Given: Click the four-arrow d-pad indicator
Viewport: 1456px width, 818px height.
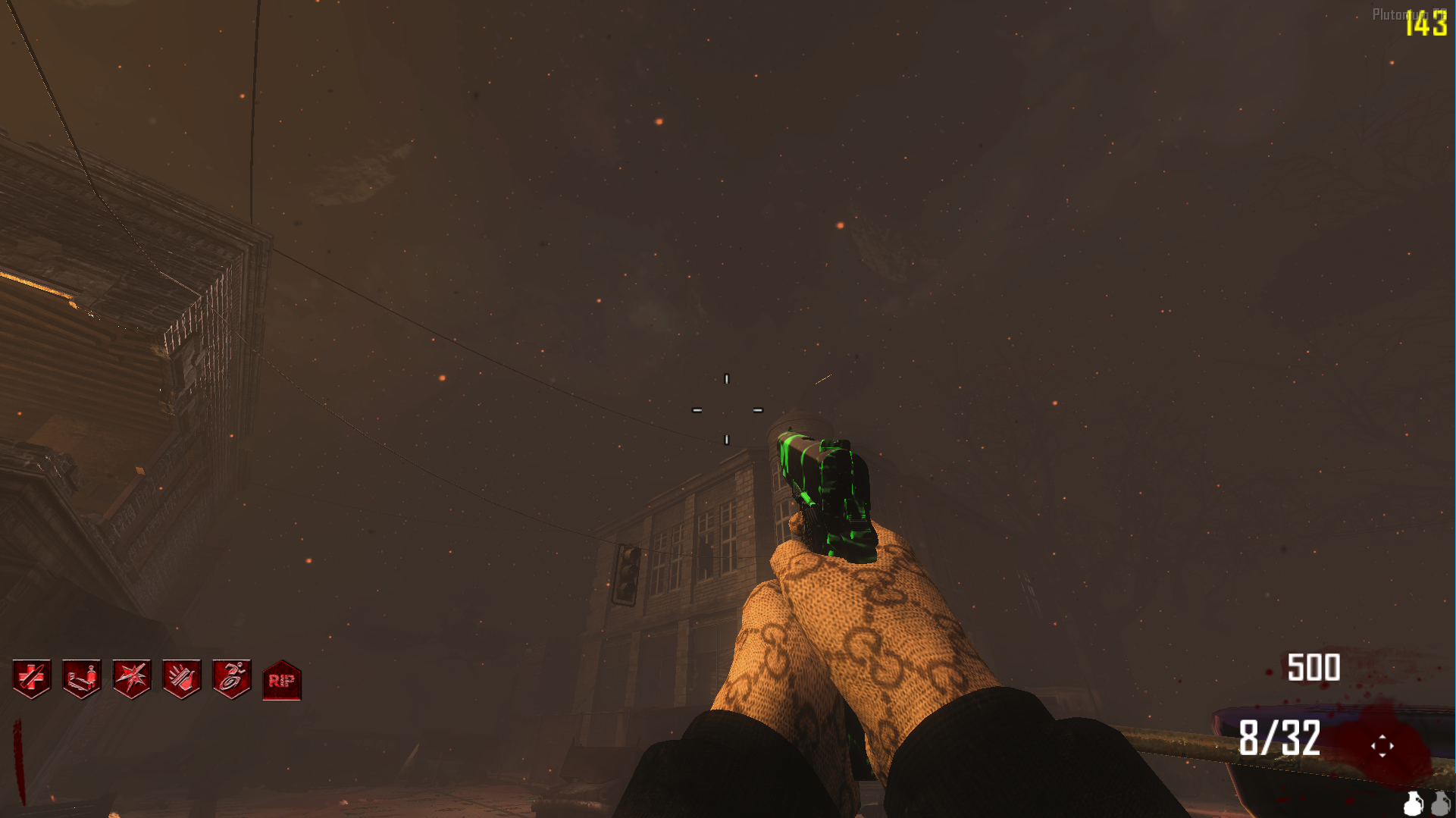Looking at the screenshot, I should pos(1382,746).
